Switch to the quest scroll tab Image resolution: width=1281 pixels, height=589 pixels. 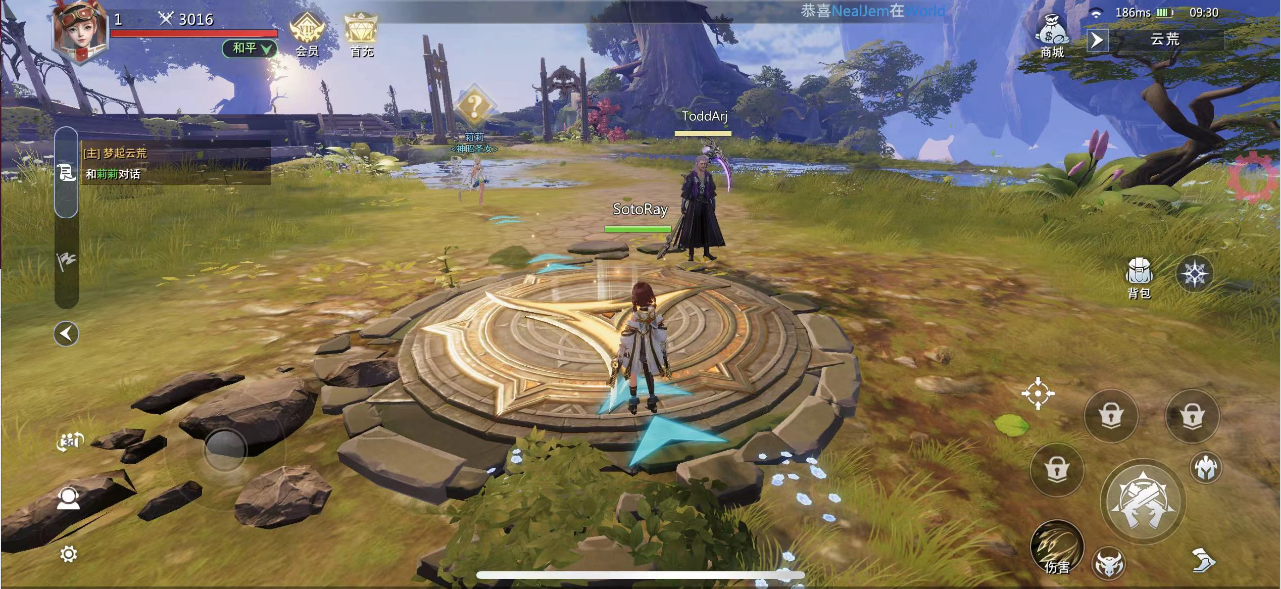coord(66,173)
